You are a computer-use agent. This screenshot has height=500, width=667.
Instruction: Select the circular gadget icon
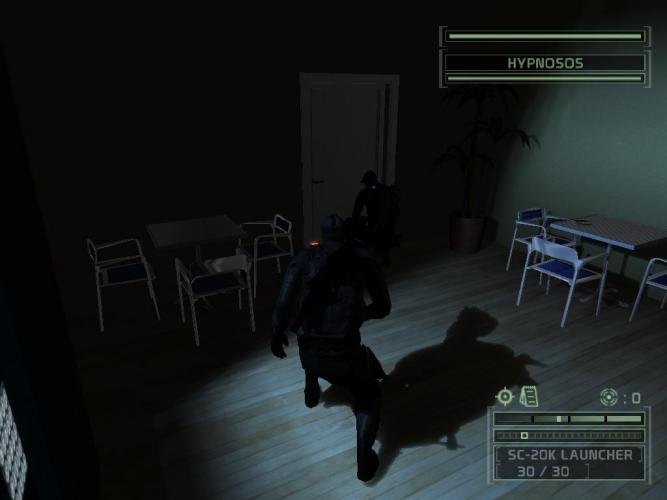pos(608,397)
